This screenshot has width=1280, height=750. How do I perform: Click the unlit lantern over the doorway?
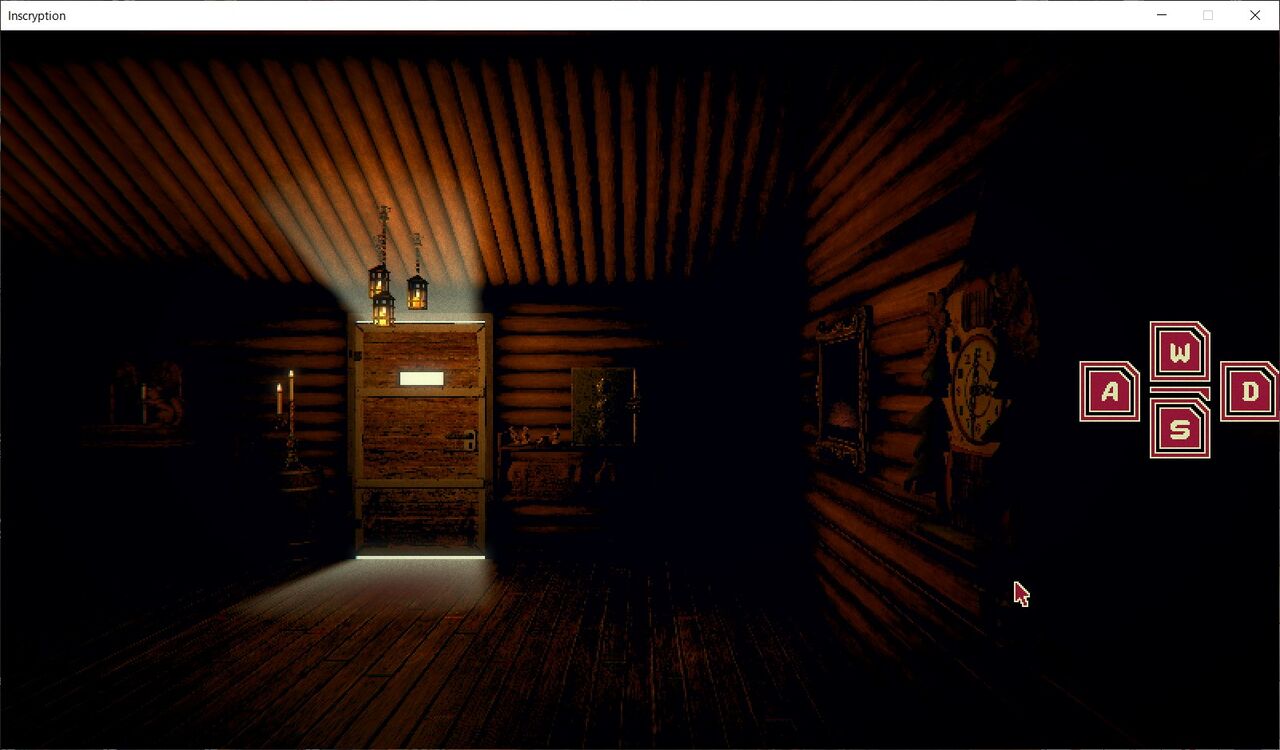[418, 293]
